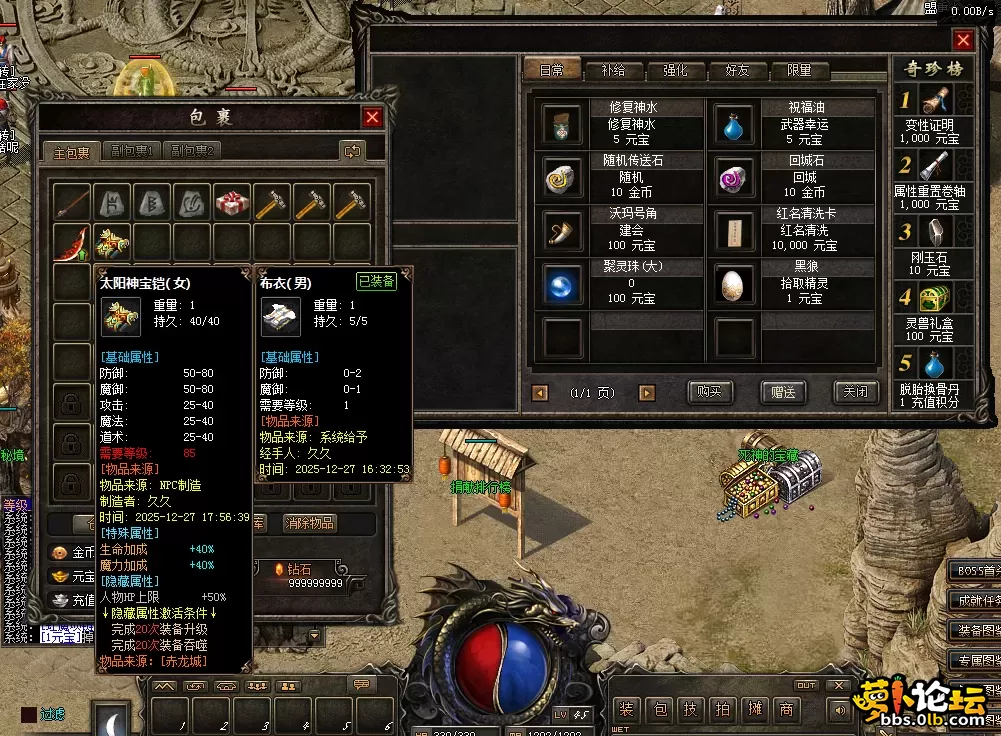Screen dimensions: 1001x736
Task: Select the red curved blade item slot
Action: click(72, 243)
